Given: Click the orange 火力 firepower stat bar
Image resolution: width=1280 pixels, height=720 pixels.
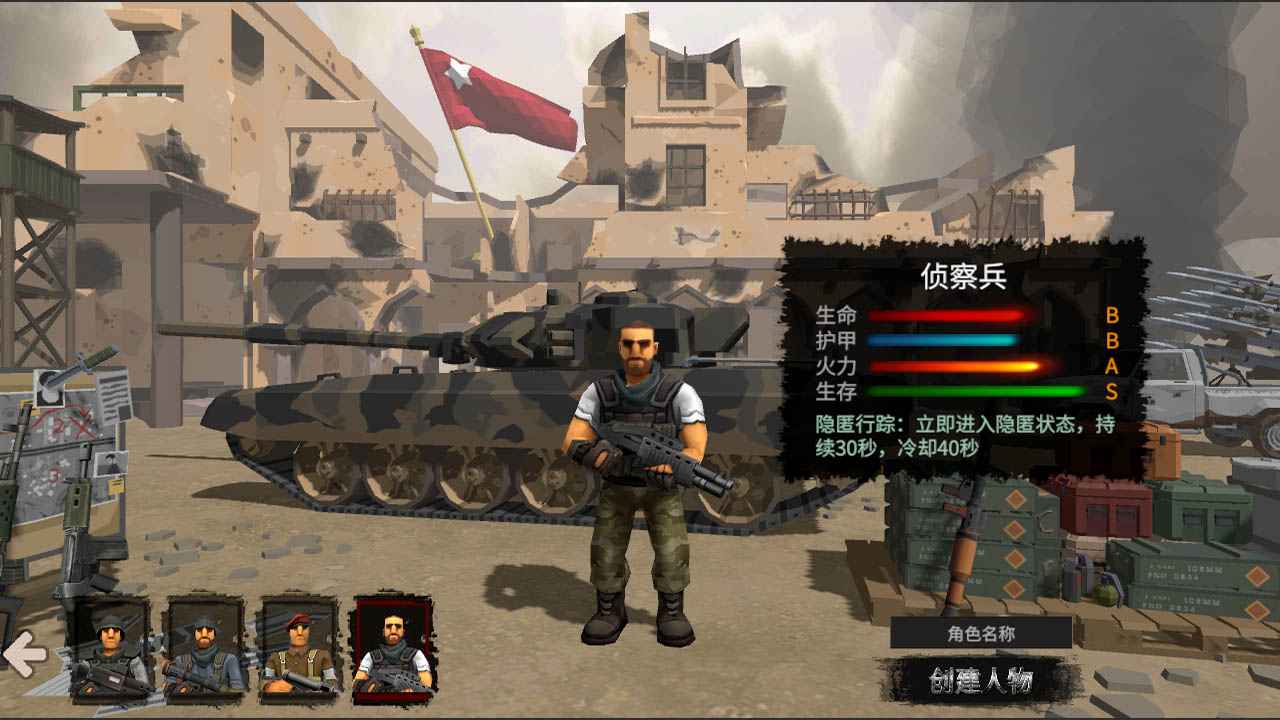Looking at the screenshot, I should pyautogui.click(x=955, y=366).
